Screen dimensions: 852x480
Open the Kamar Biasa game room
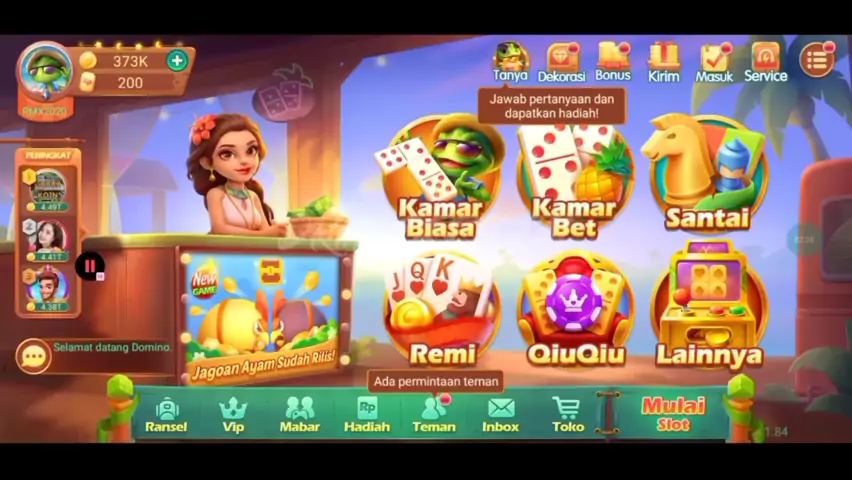pos(441,178)
